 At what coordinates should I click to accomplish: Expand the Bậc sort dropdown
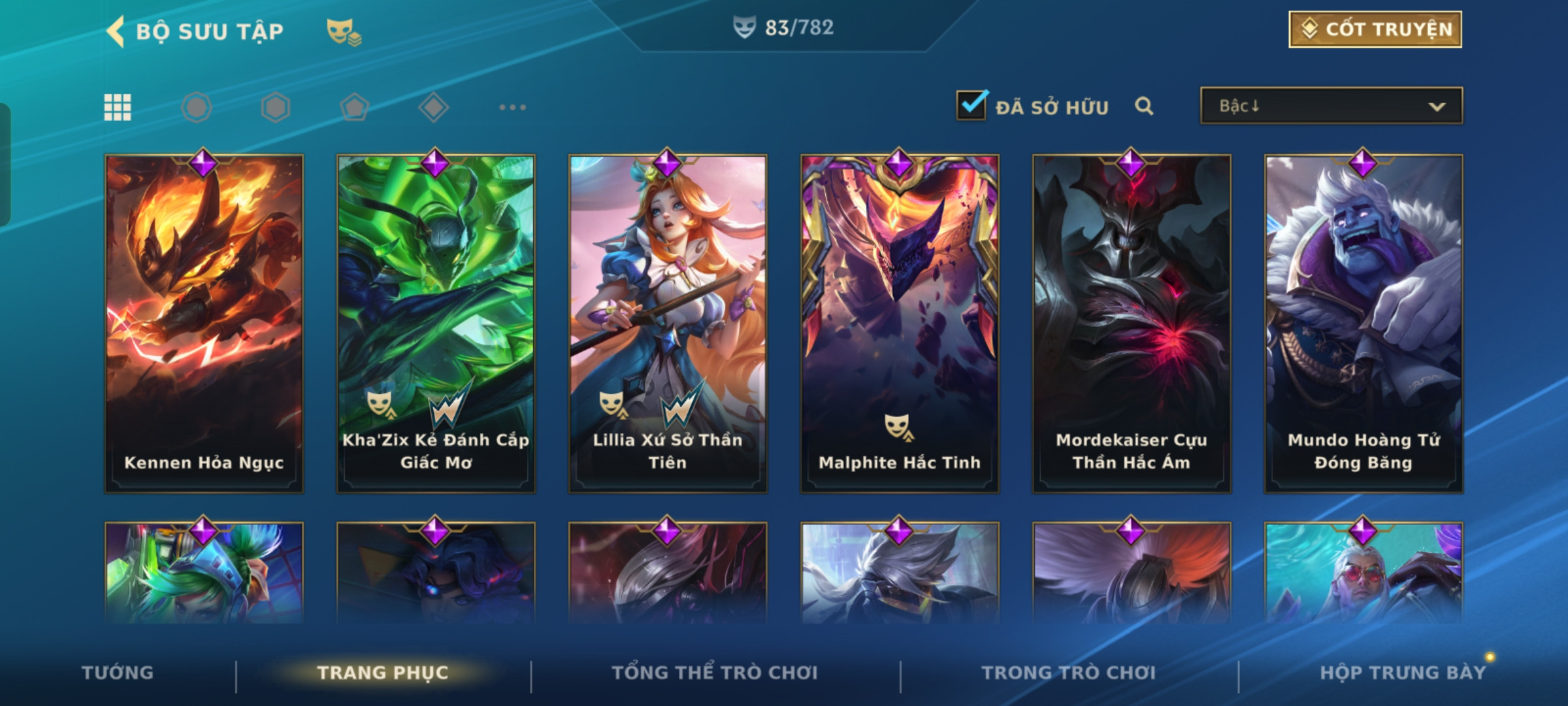tap(1331, 106)
